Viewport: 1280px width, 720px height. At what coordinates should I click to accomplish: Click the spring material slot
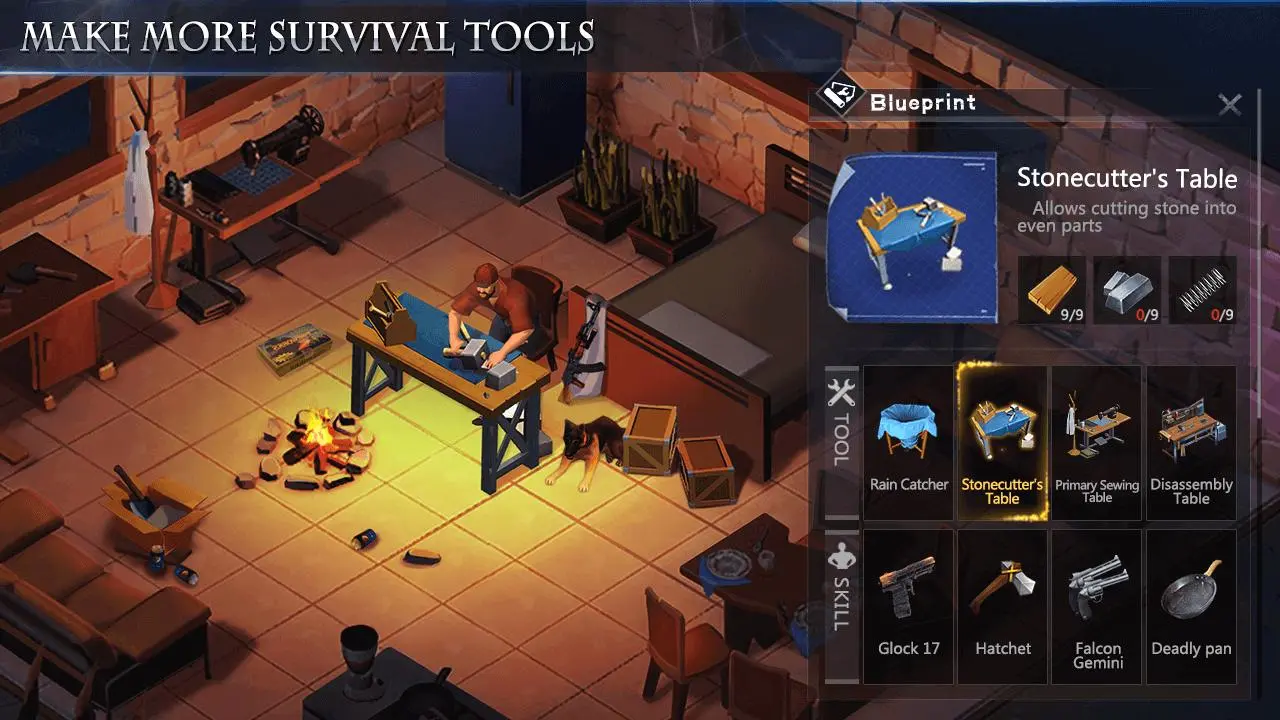(x=1202, y=290)
